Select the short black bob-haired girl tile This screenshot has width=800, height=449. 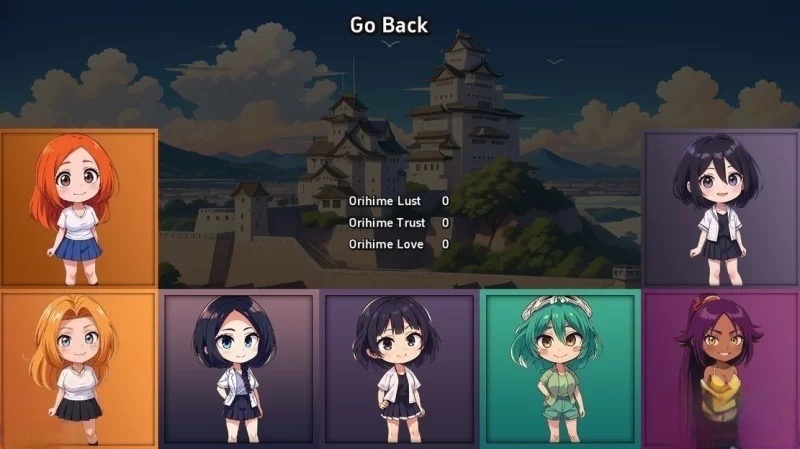click(399, 369)
